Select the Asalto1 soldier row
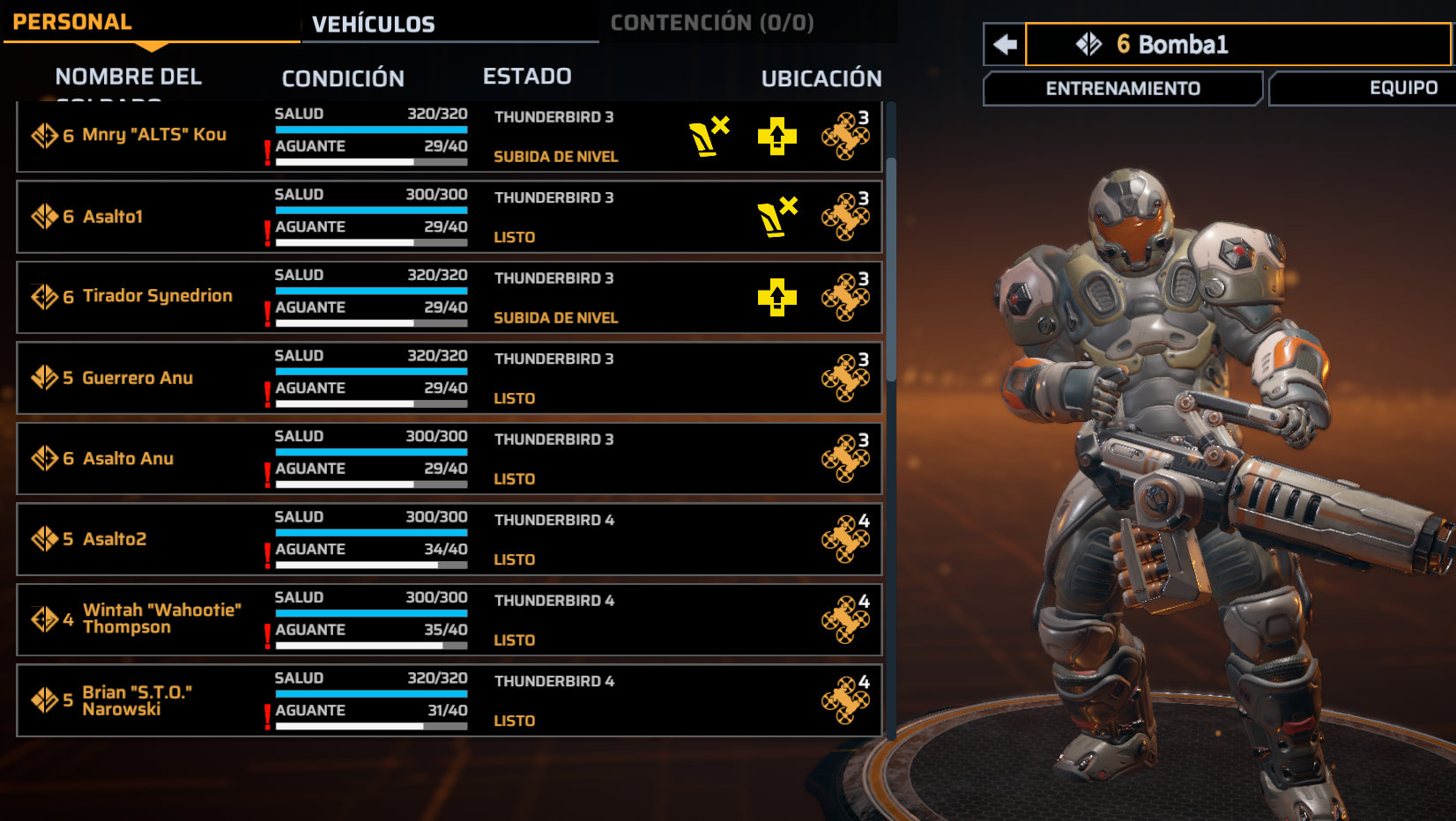Image resolution: width=1456 pixels, height=821 pixels. pos(113,217)
